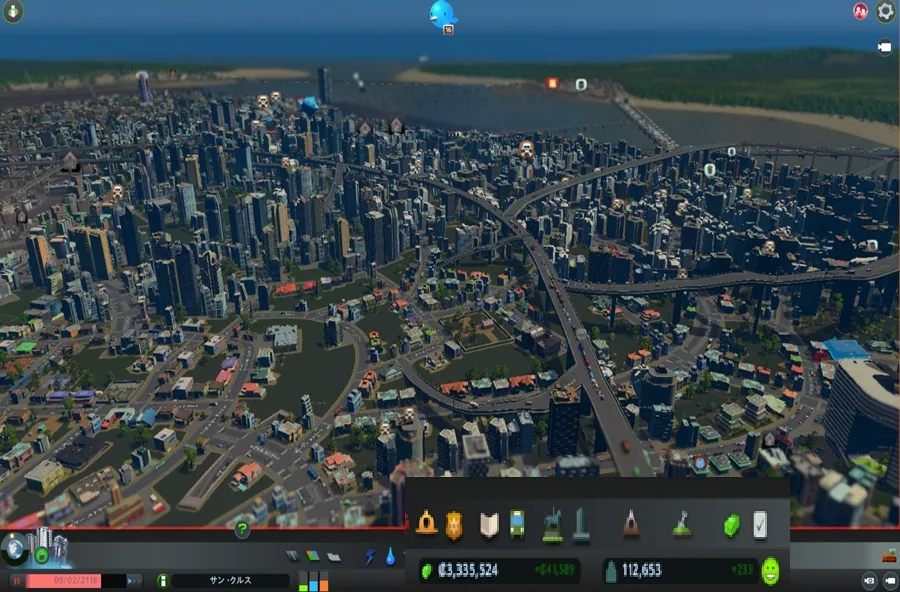
Task: Click the green citizen happiness face
Action: (x=770, y=571)
